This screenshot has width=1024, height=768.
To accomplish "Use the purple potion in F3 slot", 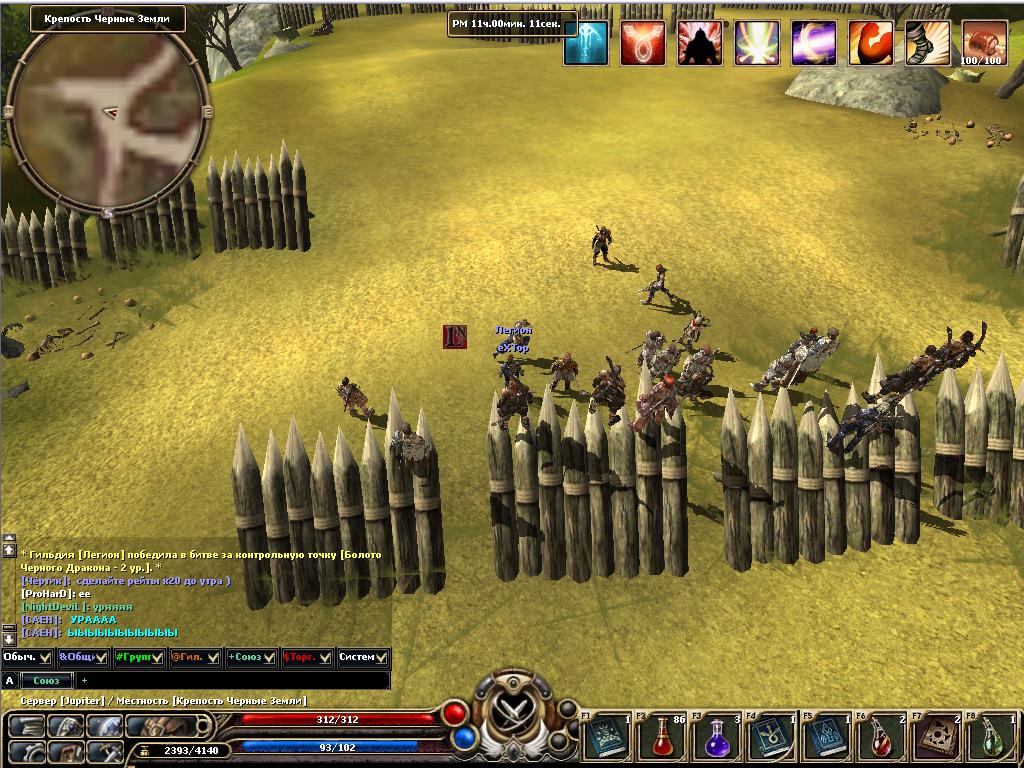I will 716,737.
